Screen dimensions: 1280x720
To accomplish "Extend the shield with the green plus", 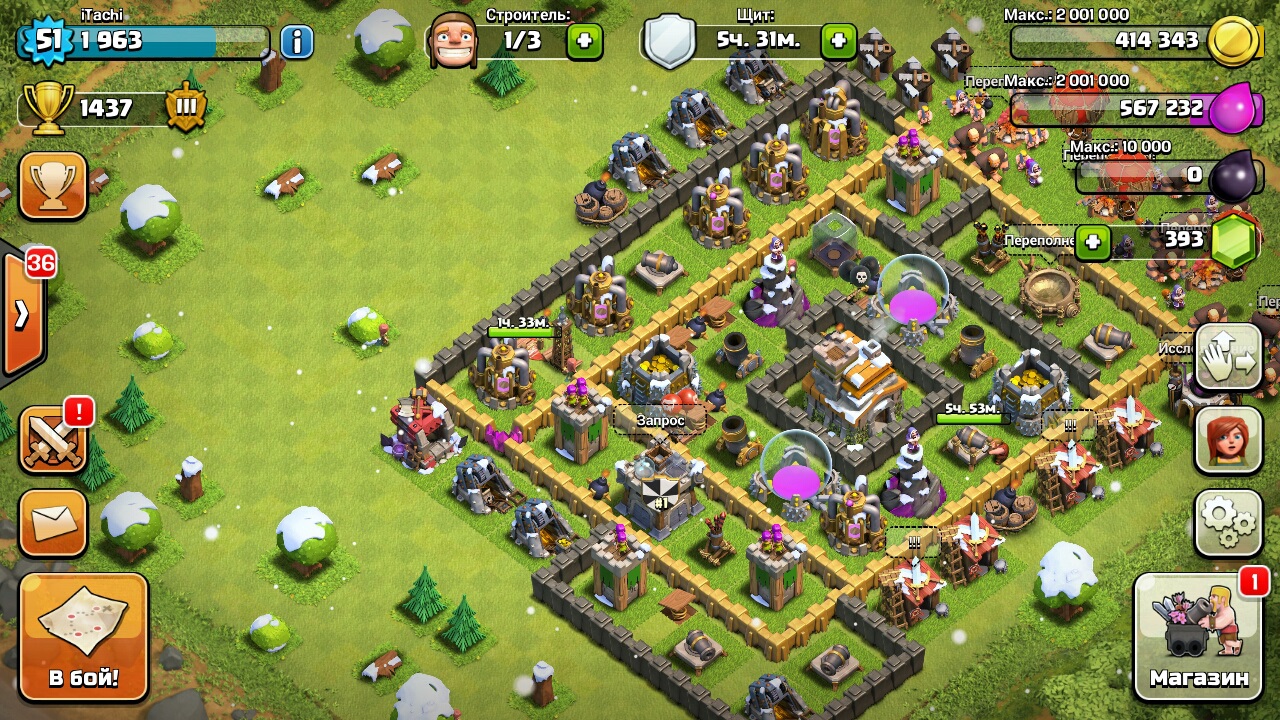I will [x=838, y=41].
